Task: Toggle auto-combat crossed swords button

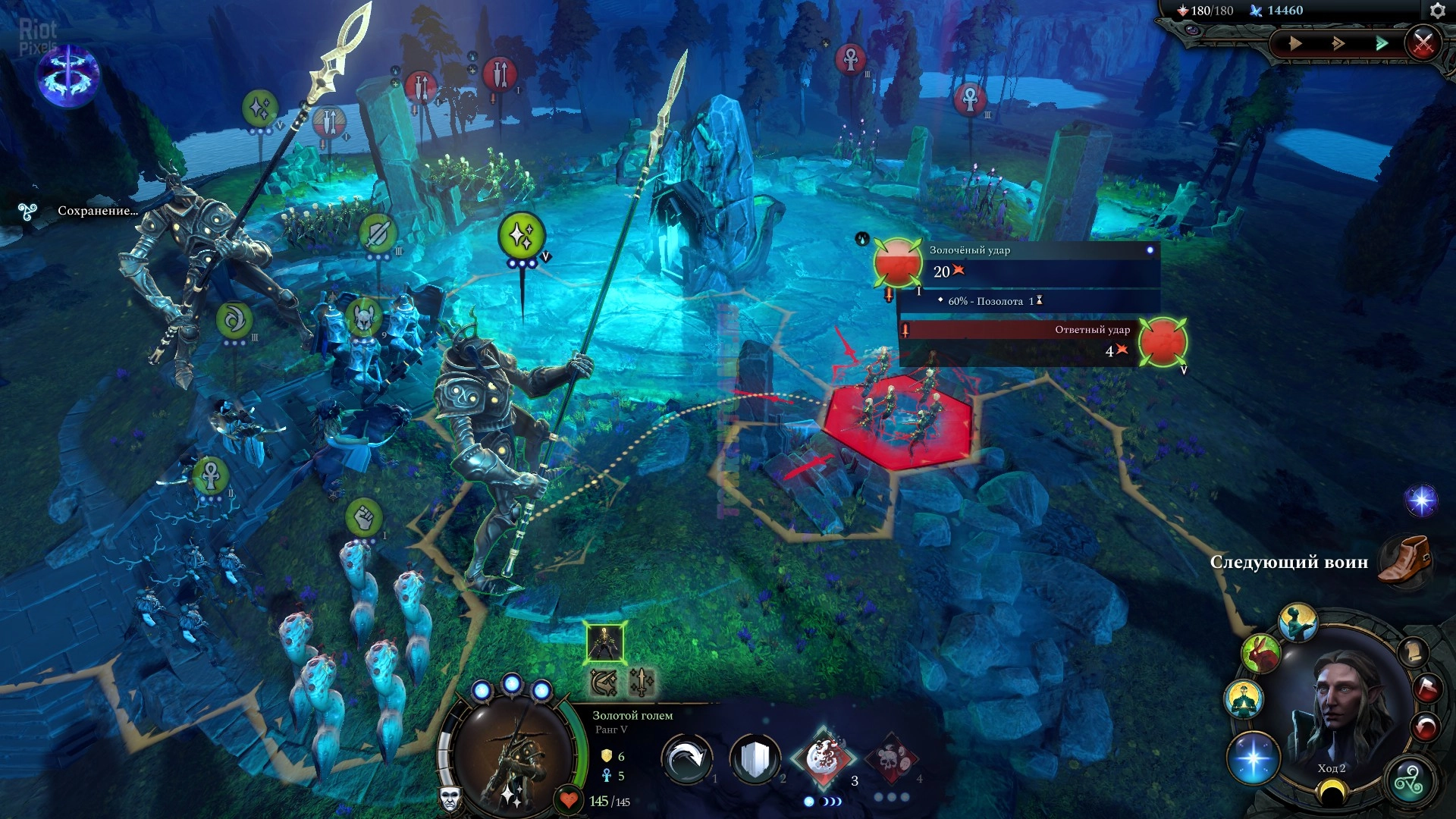Action: [1423, 43]
